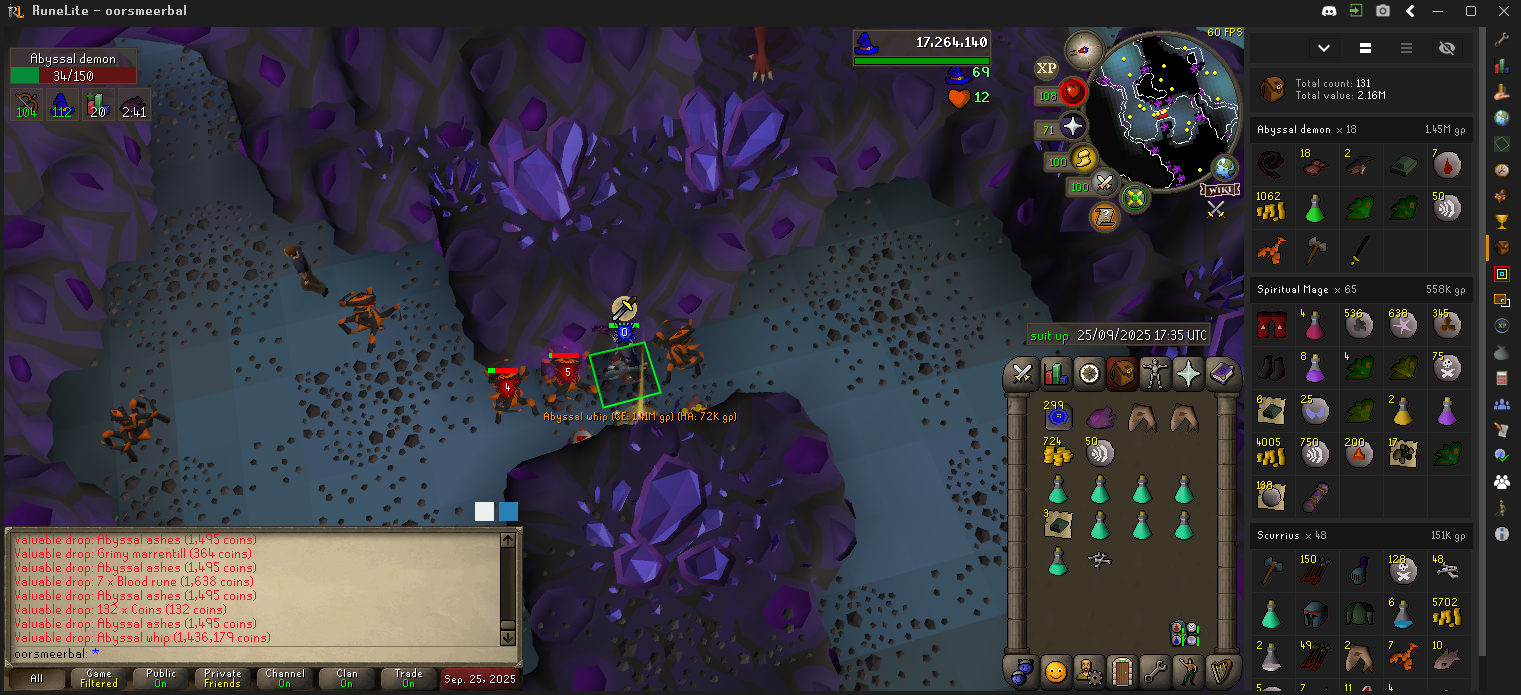
Task: Switch chat to the Game filter tab
Action: 99,679
